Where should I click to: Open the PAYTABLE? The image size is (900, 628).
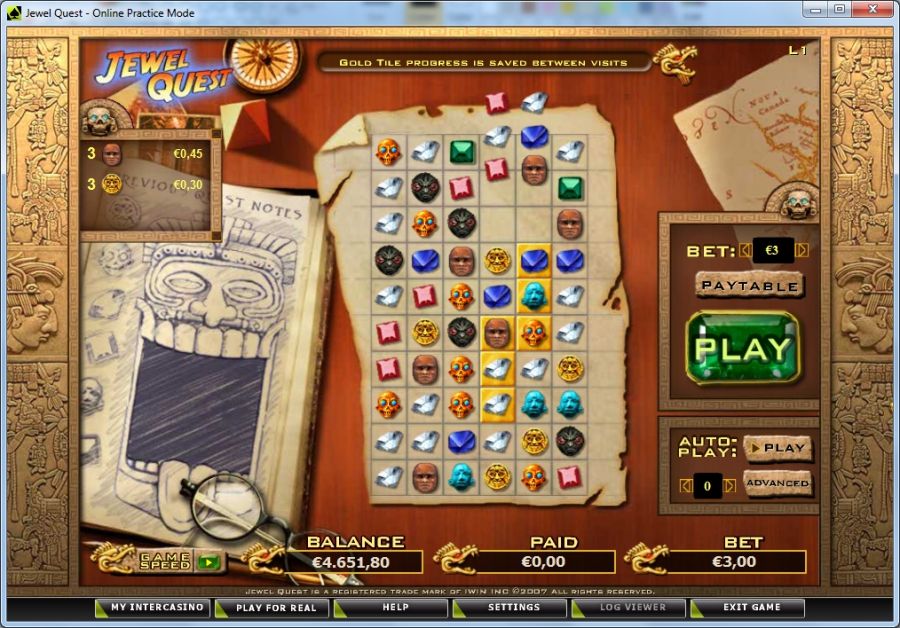tap(749, 285)
